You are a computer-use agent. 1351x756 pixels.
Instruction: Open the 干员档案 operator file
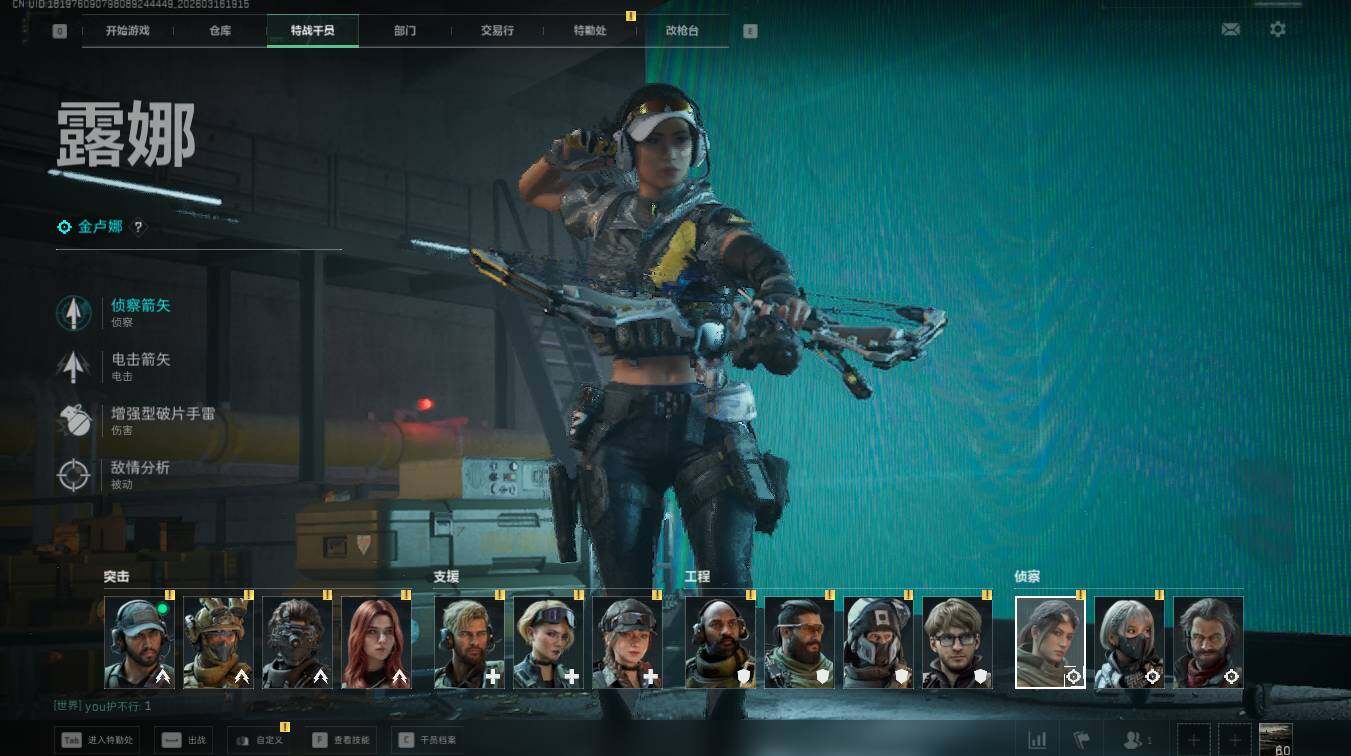point(427,741)
